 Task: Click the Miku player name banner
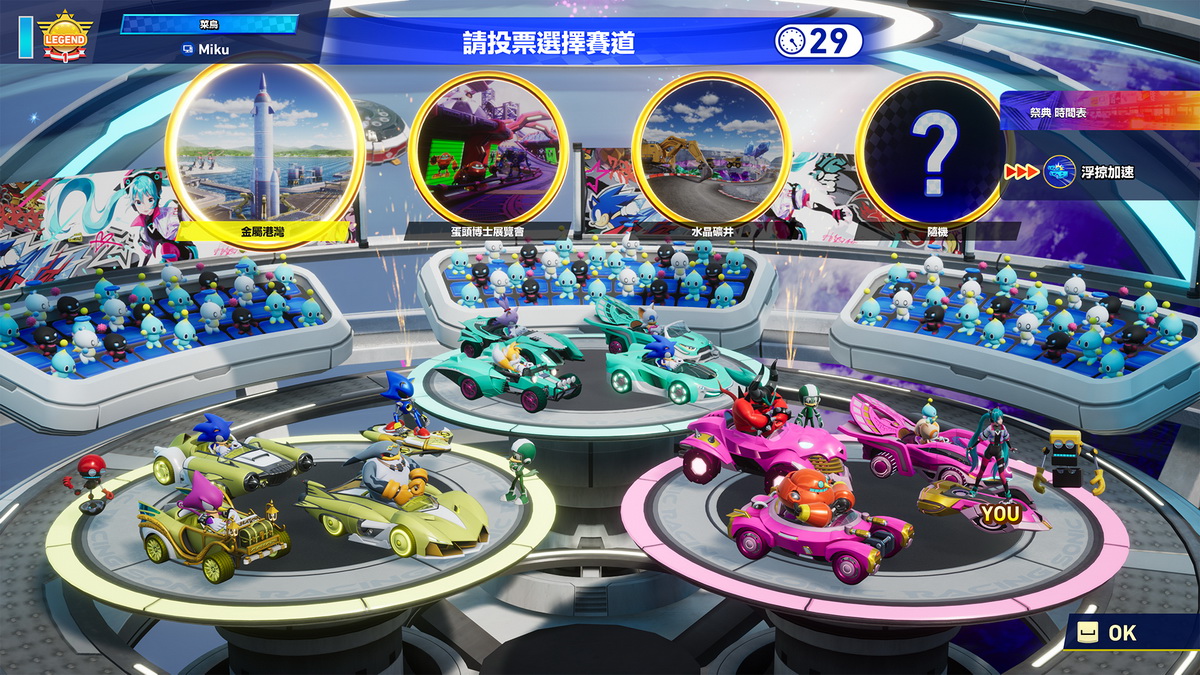[x=221, y=48]
